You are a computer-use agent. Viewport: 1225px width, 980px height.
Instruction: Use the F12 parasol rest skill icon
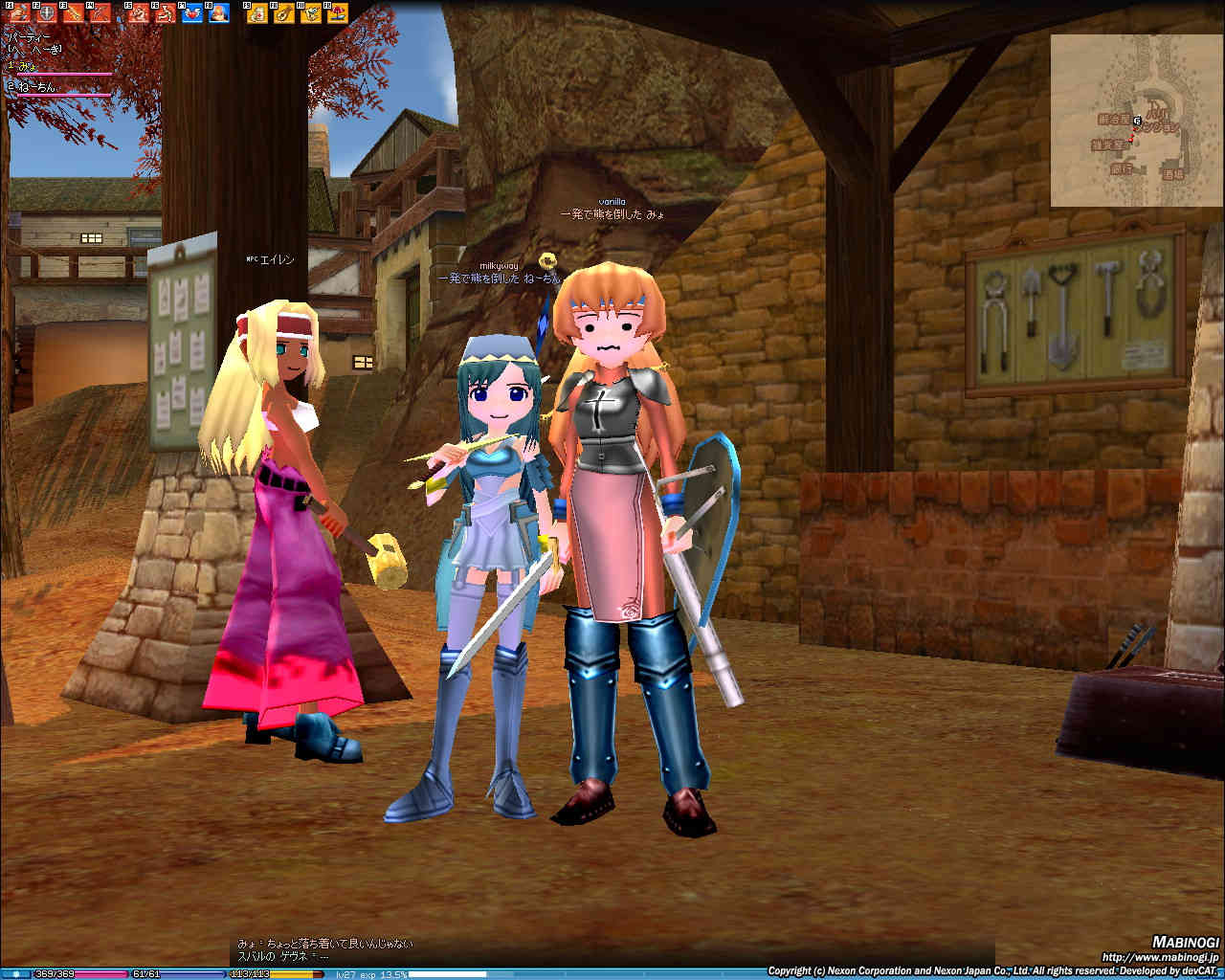coord(338,13)
